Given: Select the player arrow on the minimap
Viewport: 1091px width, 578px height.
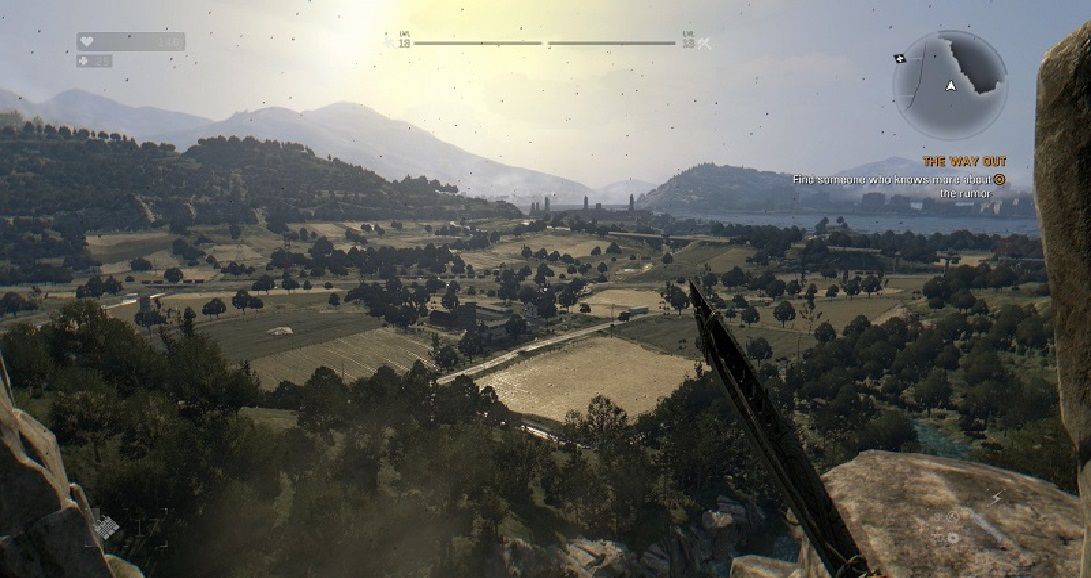Looking at the screenshot, I should coord(950,86).
